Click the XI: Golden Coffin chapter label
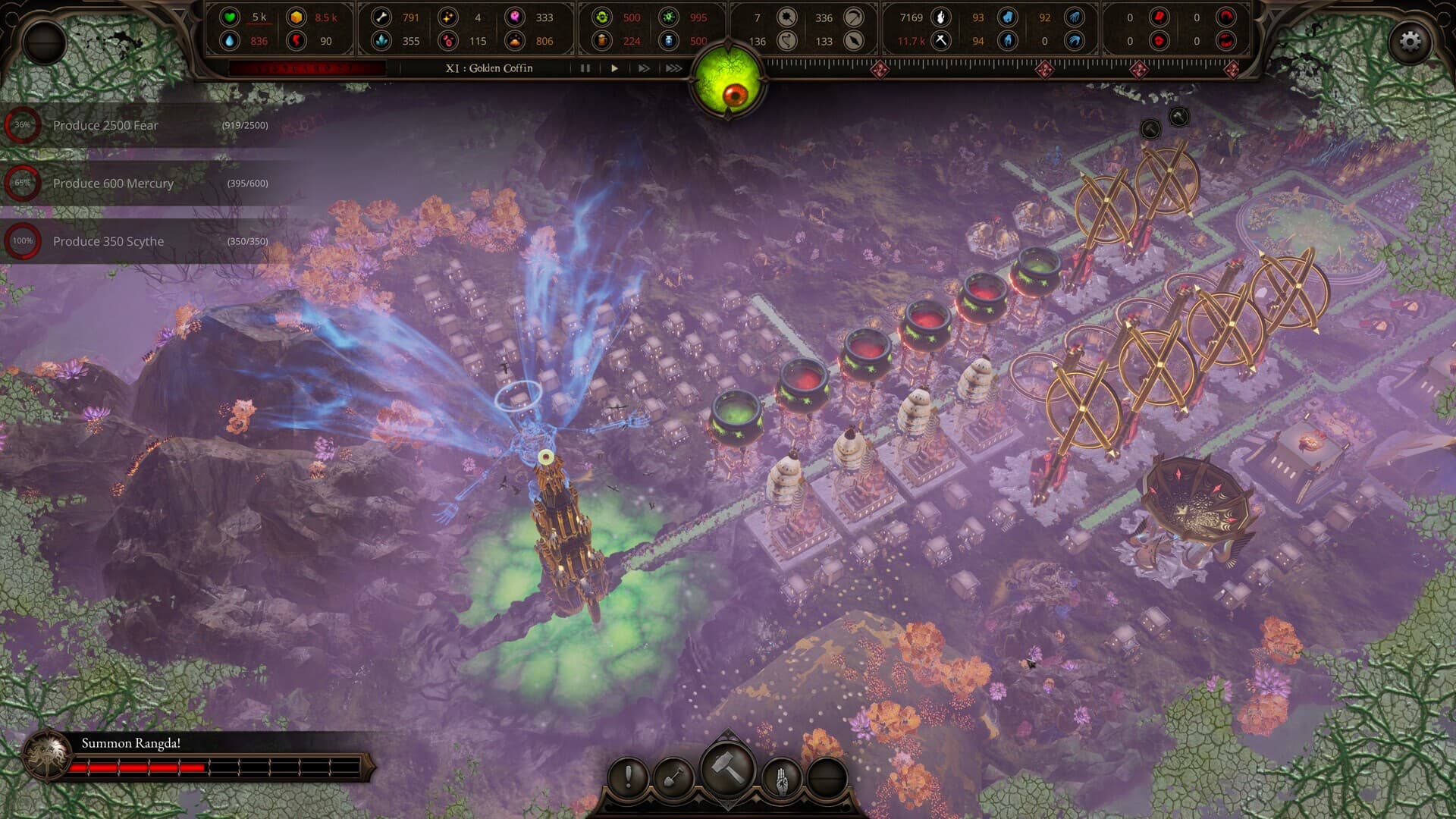The width and height of the screenshot is (1456, 819). click(x=488, y=68)
